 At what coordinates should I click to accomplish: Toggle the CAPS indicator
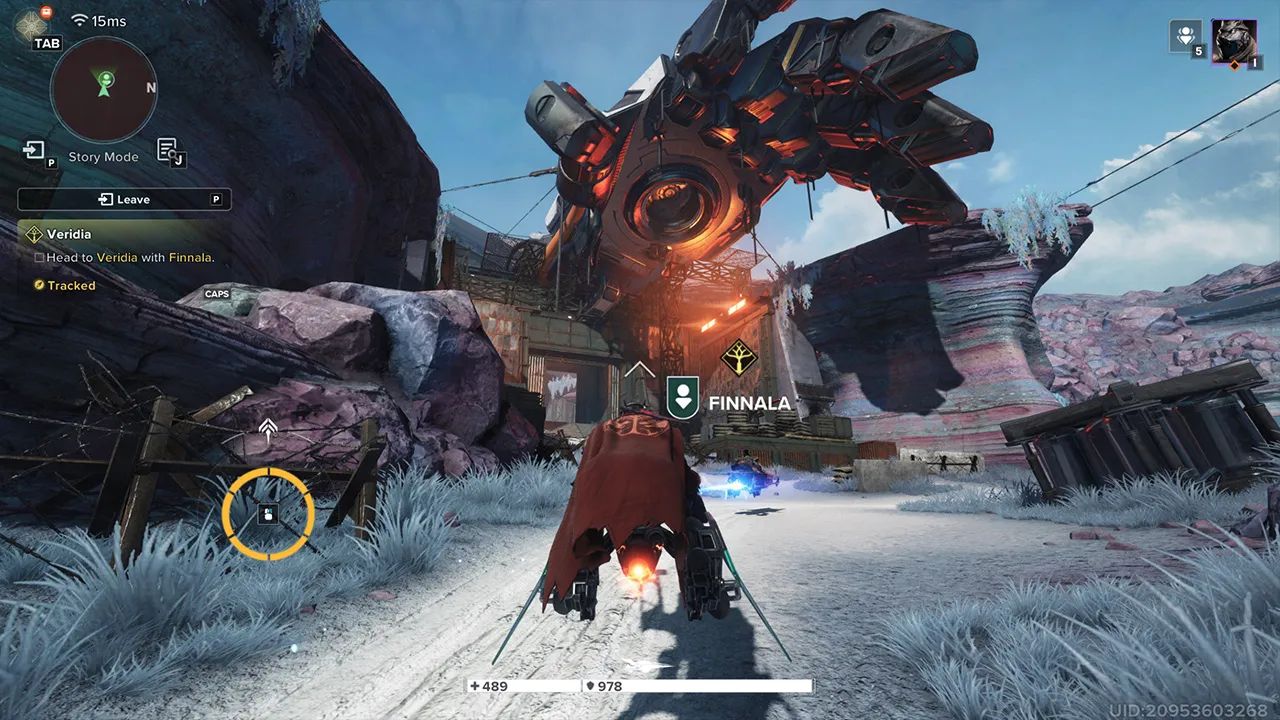(216, 294)
